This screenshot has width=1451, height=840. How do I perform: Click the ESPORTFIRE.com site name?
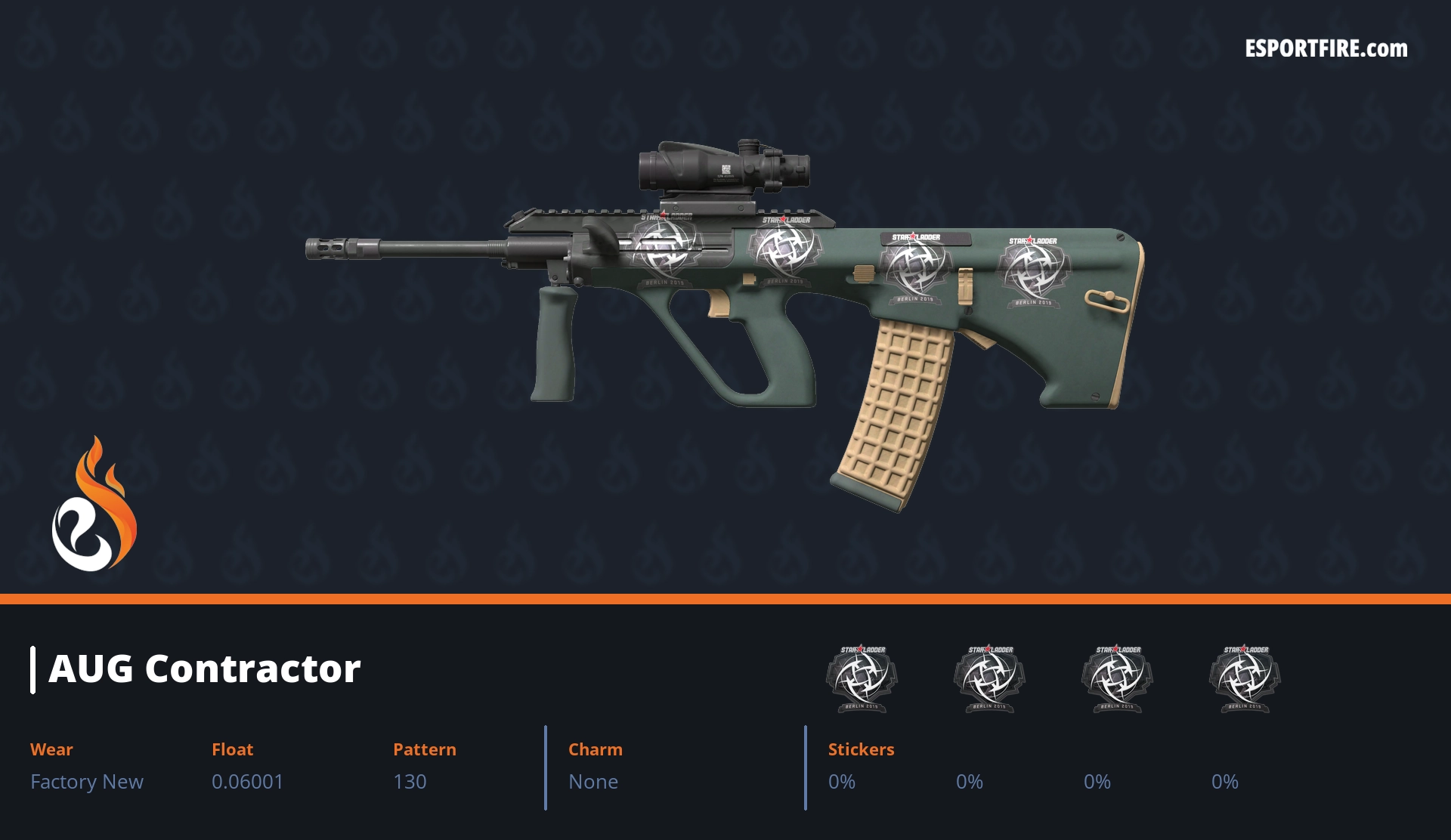click(x=1326, y=49)
